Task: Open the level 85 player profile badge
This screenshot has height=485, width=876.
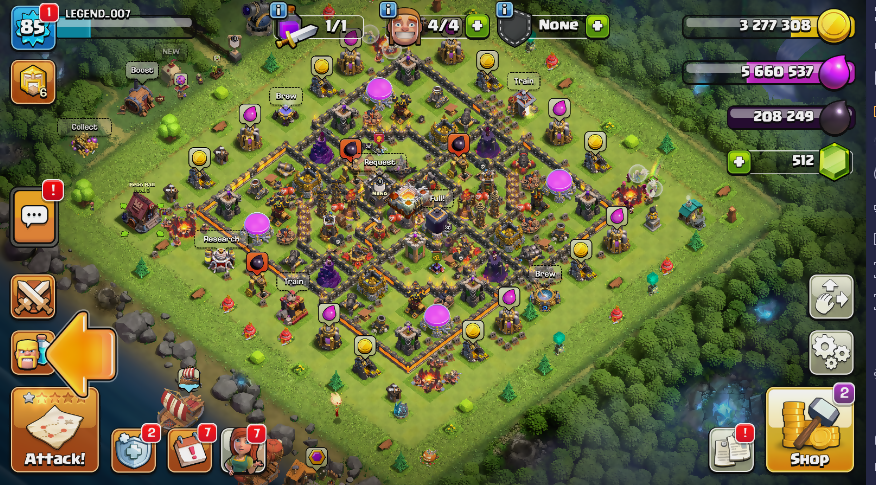Action: coord(32,27)
